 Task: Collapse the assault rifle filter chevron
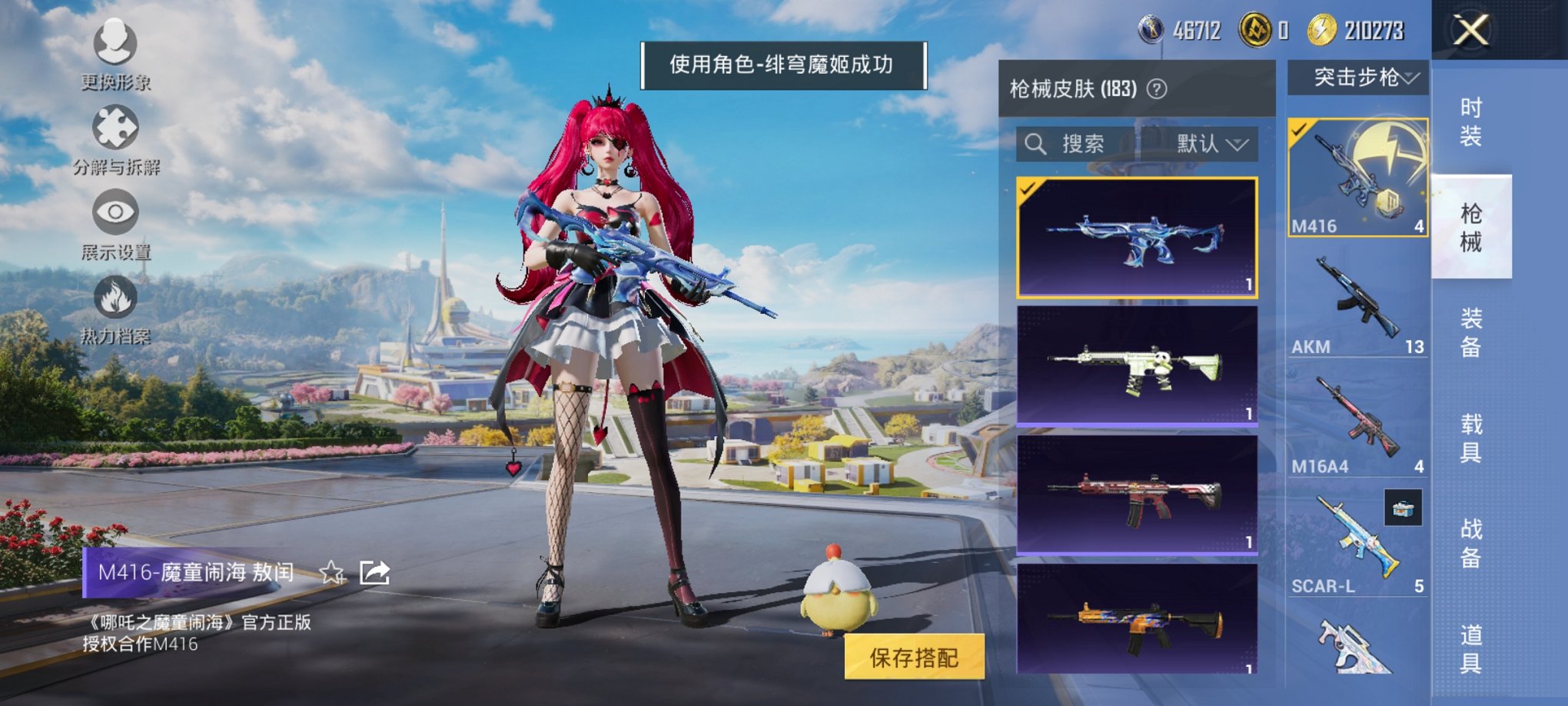tap(1411, 78)
